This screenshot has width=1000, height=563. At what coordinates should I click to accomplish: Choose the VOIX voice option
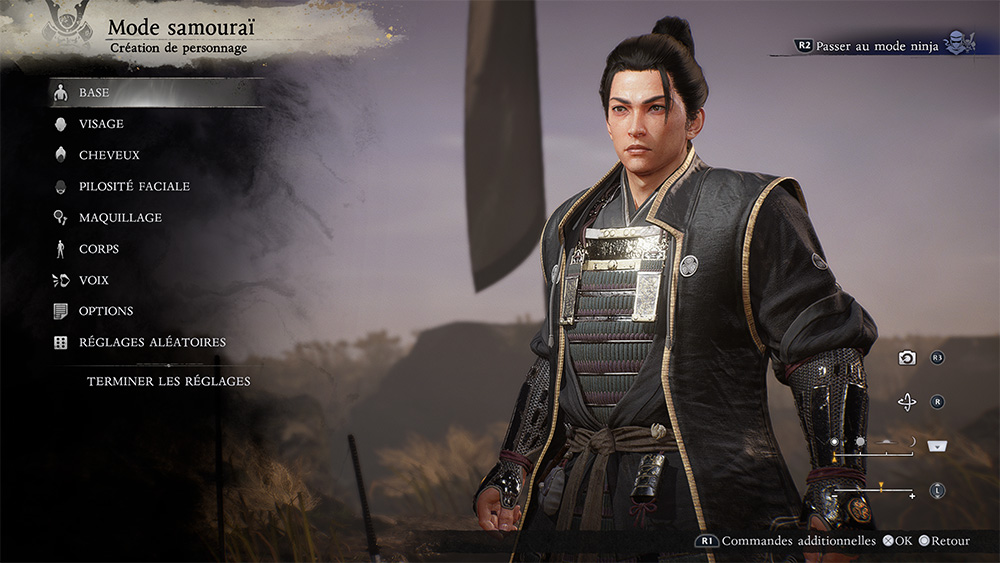[94, 280]
